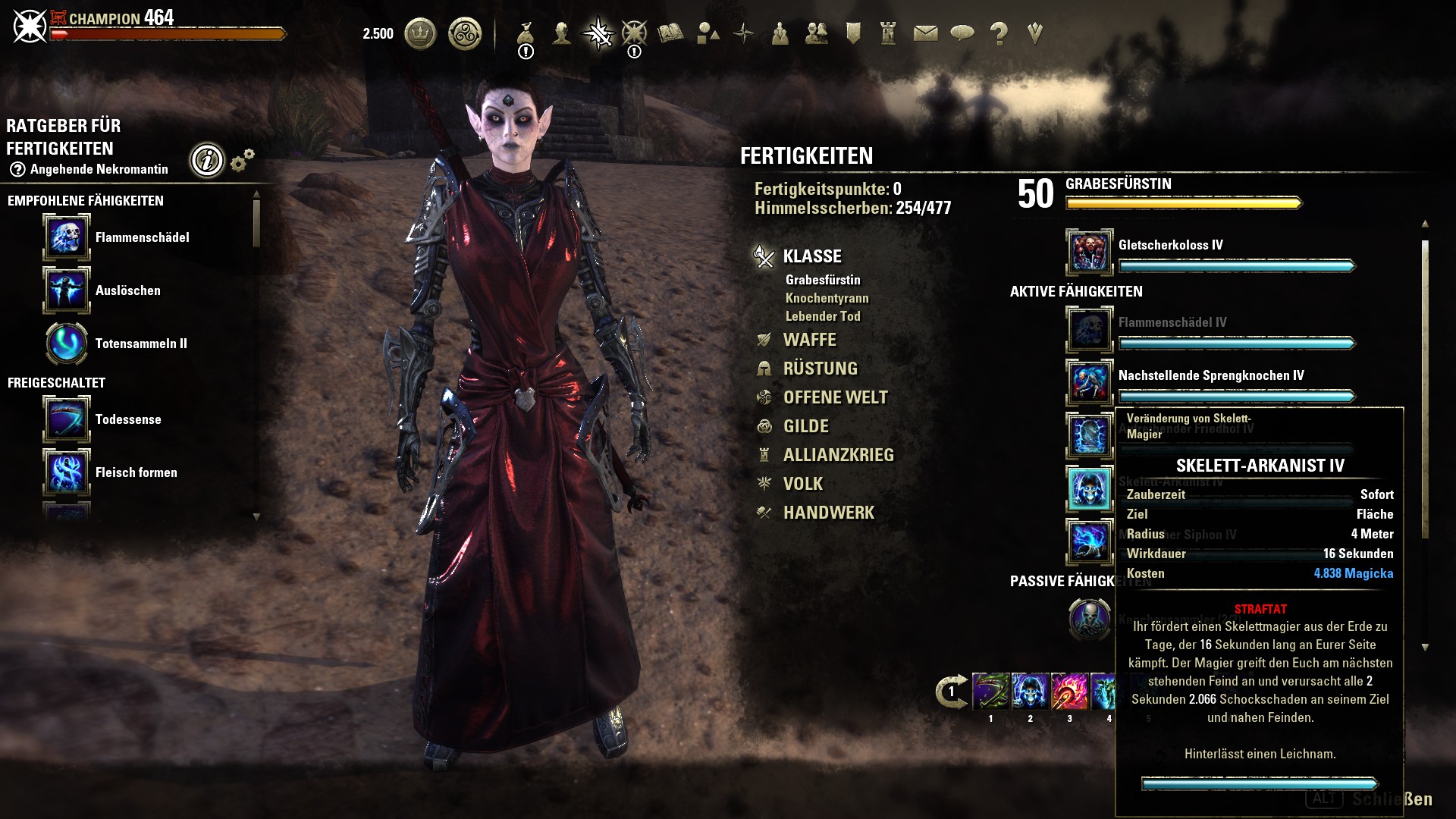
Task: Open the inventory bag icon
Action: tap(526, 34)
